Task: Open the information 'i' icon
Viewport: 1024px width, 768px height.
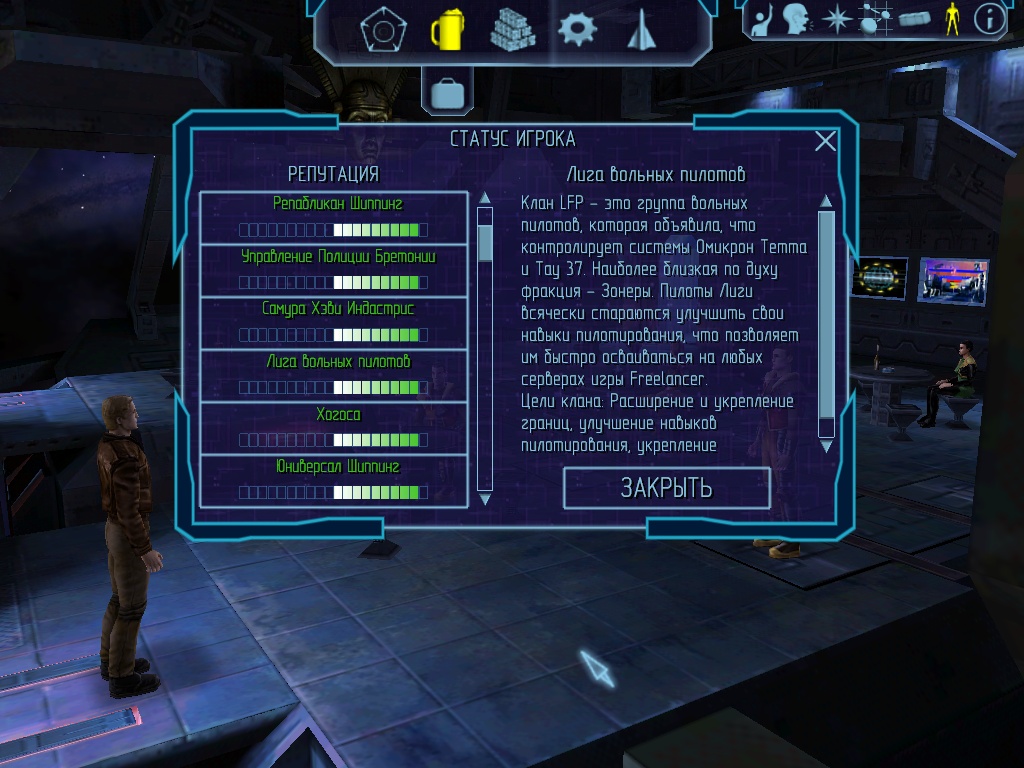Action: (989, 19)
